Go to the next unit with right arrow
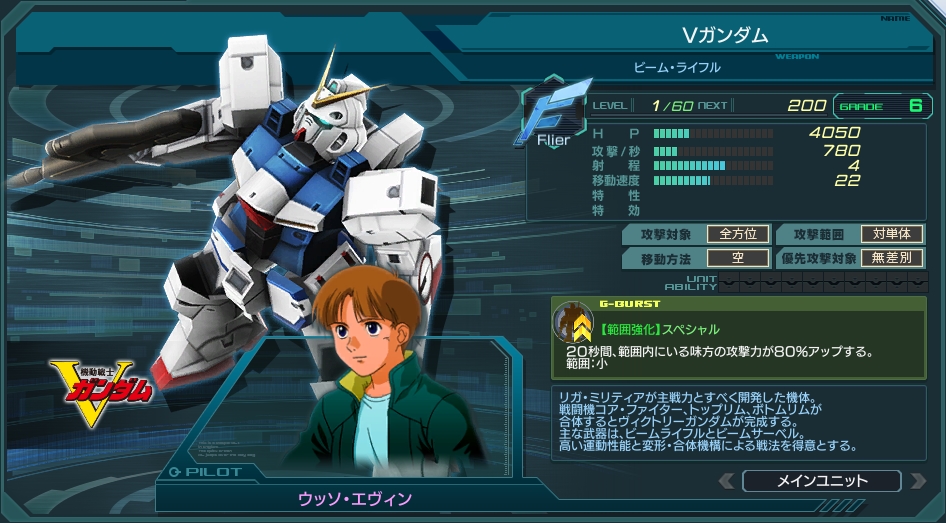The image size is (946, 523). pyautogui.click(x=917, y=481)
